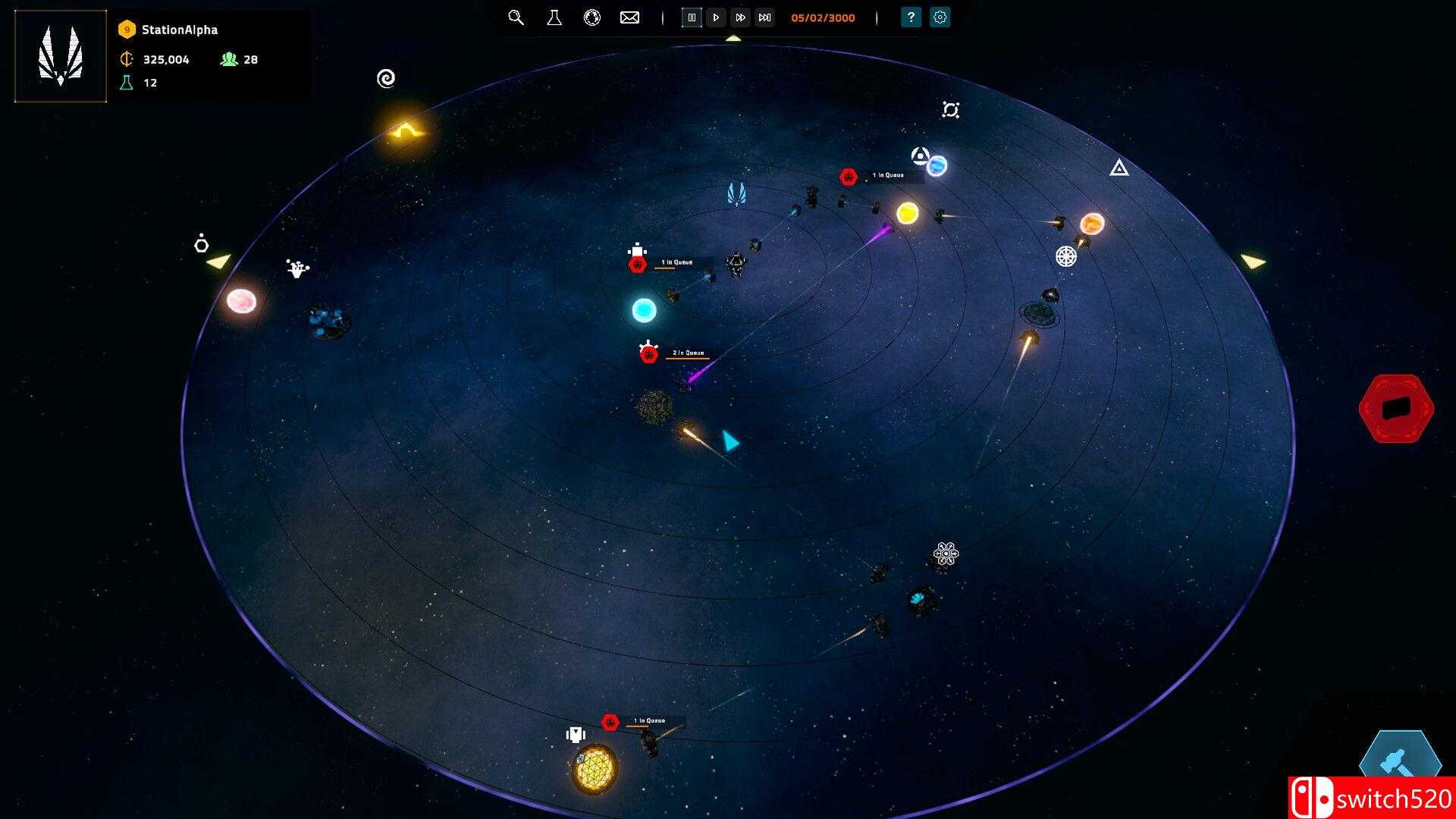The height and width of the screenshot is (819, 1456).
Task: Expand the 1 In Queue label near the atom planet
Action: 887,174
